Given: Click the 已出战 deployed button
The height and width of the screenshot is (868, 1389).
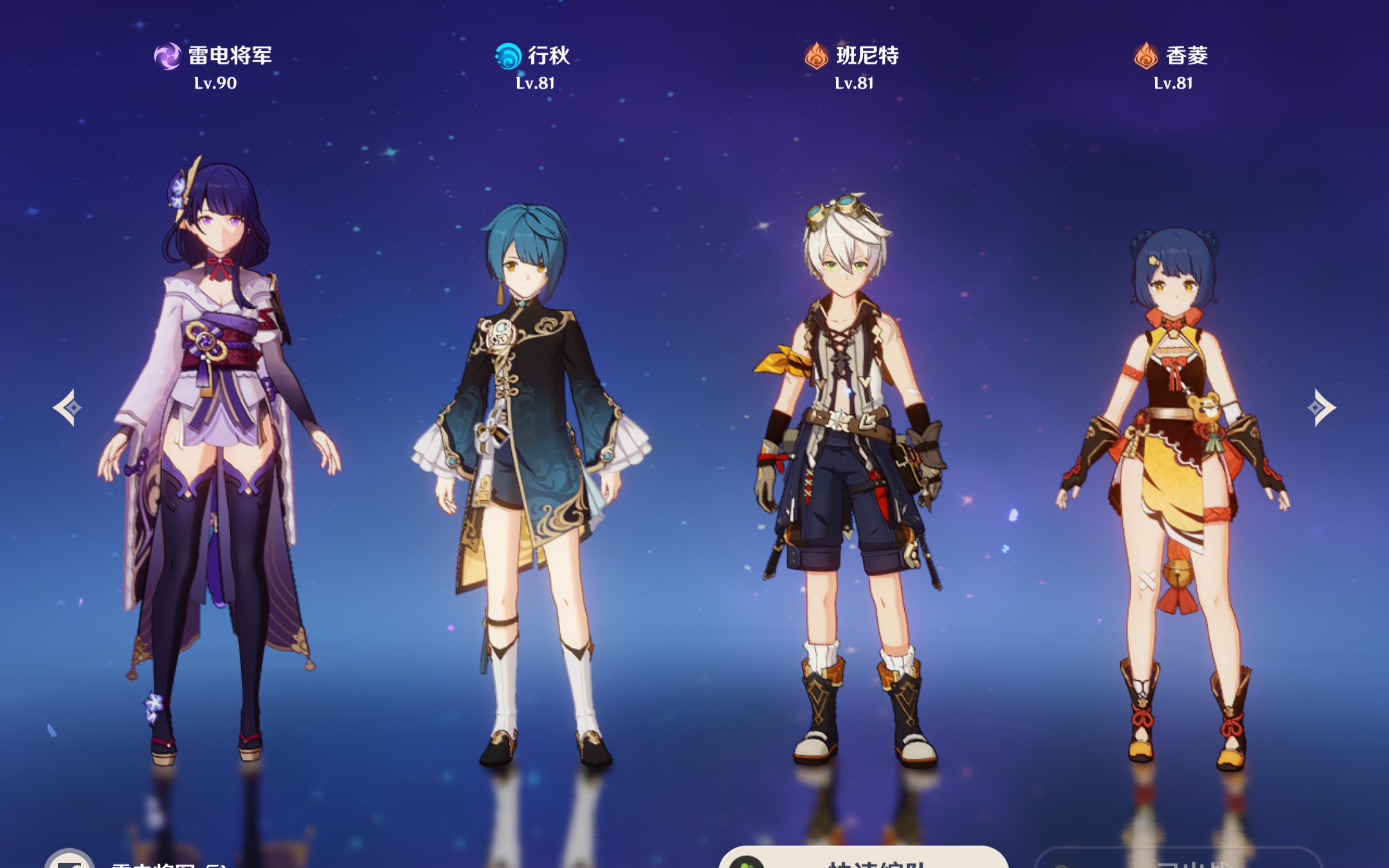Looking at the screenshot, I should tap(1178, 860).
